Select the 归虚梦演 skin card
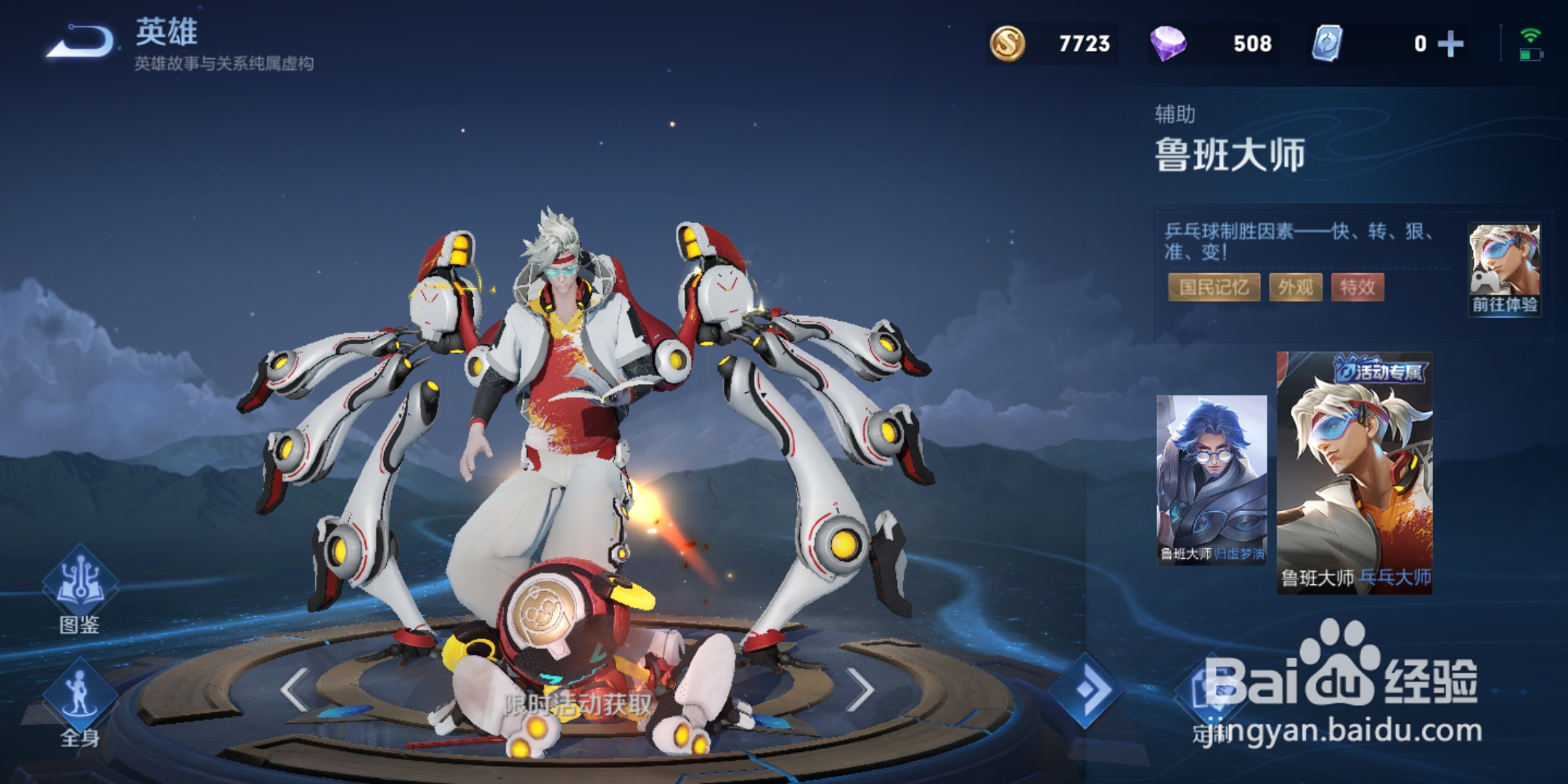The height and width of the screenshot is (784, 1568). click(1211, 479)
